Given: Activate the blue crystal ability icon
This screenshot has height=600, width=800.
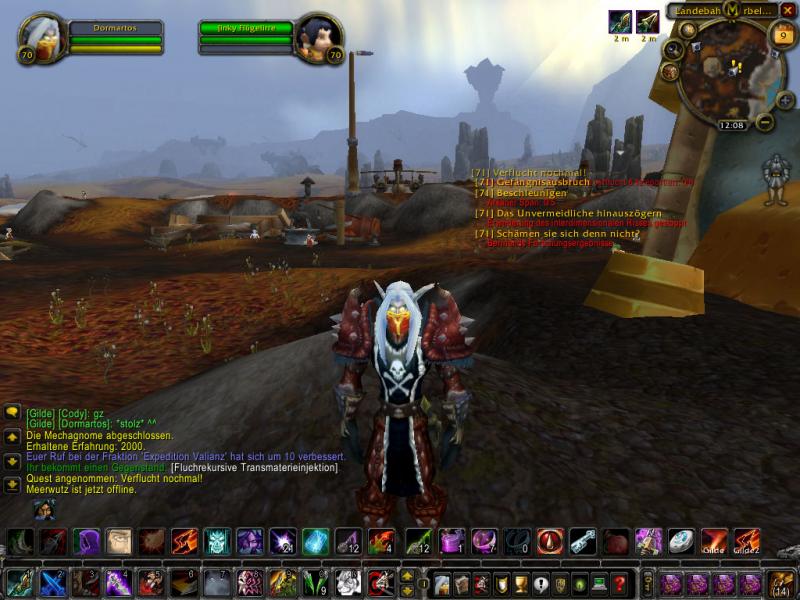Looking at the screenshot, I should [316, 542].
